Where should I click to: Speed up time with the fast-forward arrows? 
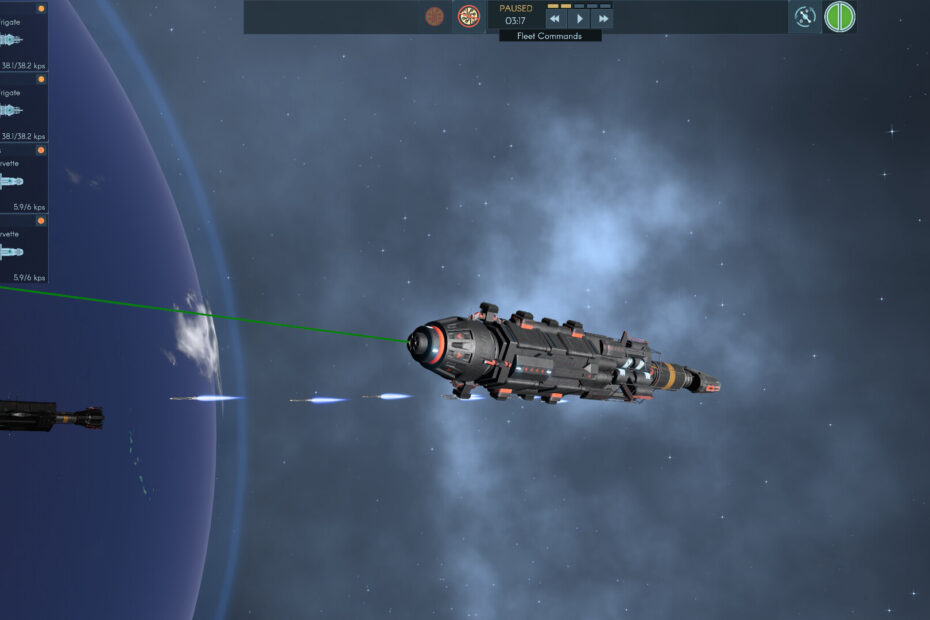[x=602, y=19]
